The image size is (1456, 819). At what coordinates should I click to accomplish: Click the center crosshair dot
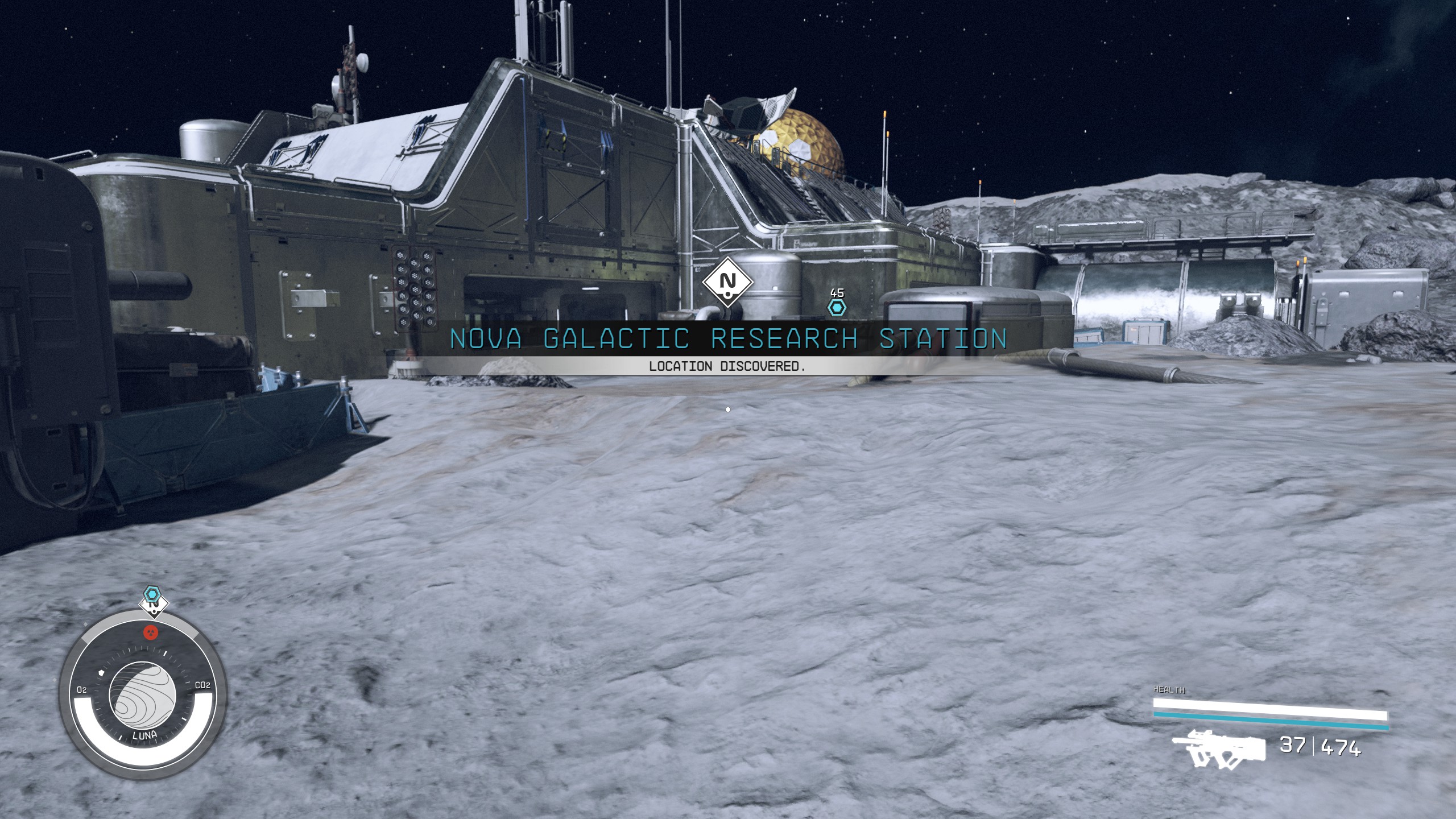(728, 408)
